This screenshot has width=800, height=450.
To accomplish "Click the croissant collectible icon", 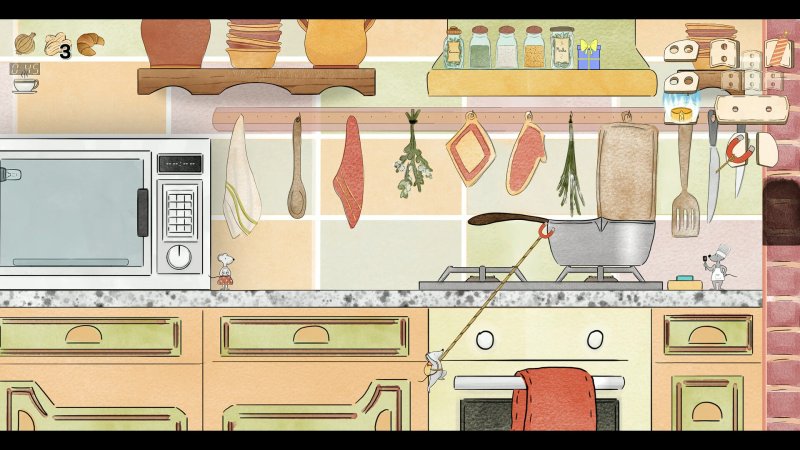I will (90, 44).
